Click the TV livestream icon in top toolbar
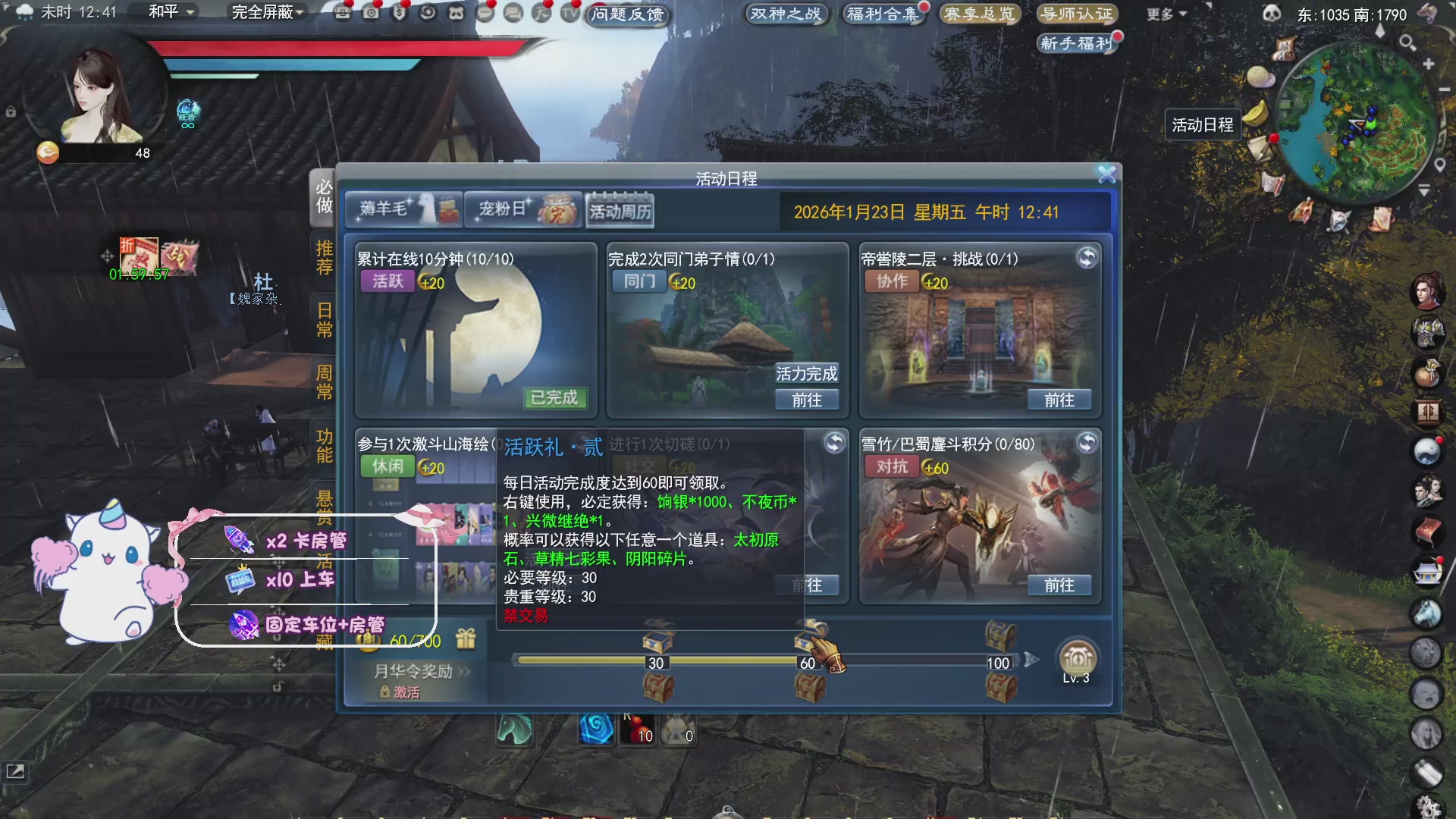Image resolution: width=1456 pixels, height=819 pixels. (570, 13)
